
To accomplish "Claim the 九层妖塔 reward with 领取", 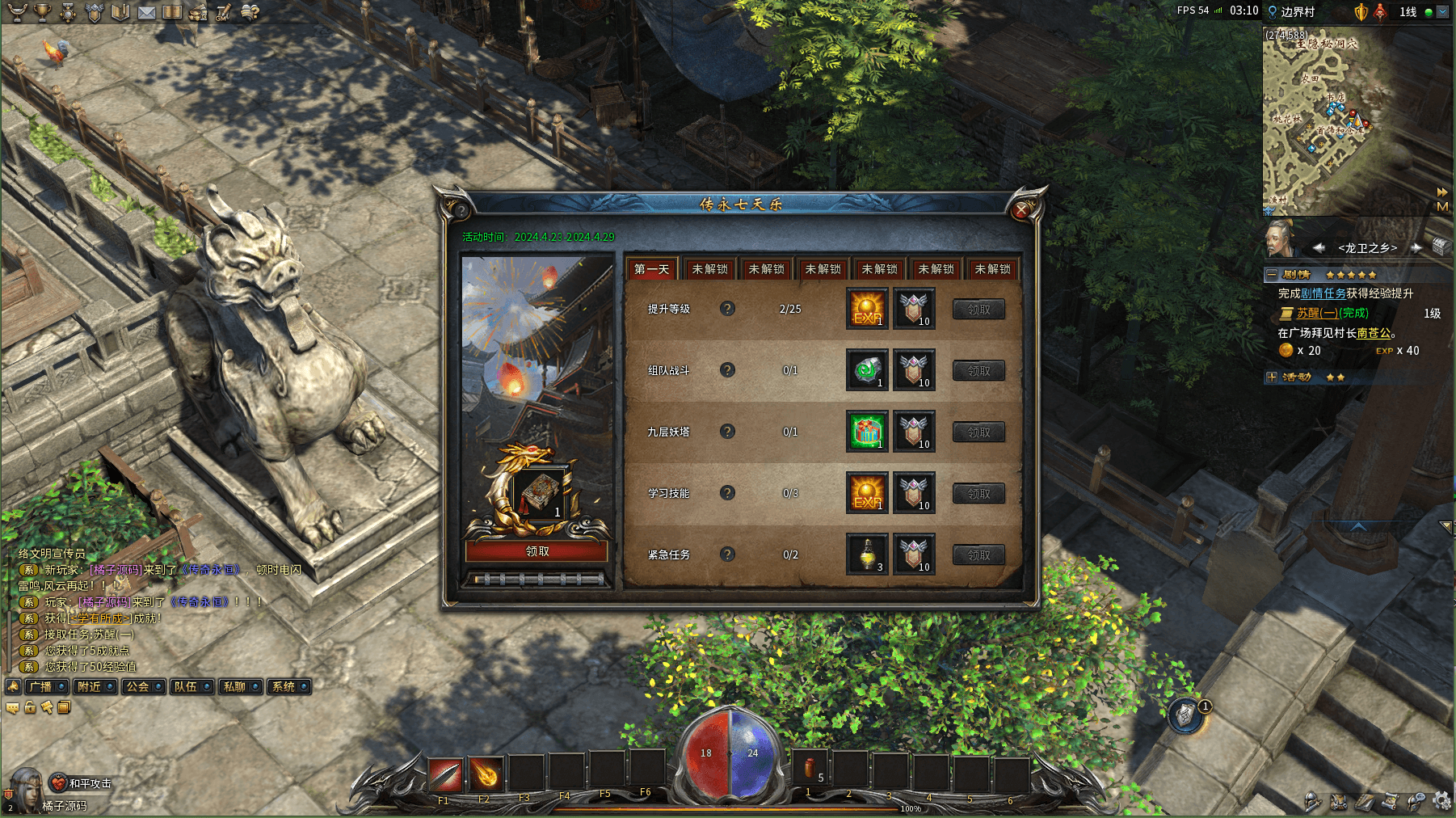I will (x=978, y=432).
